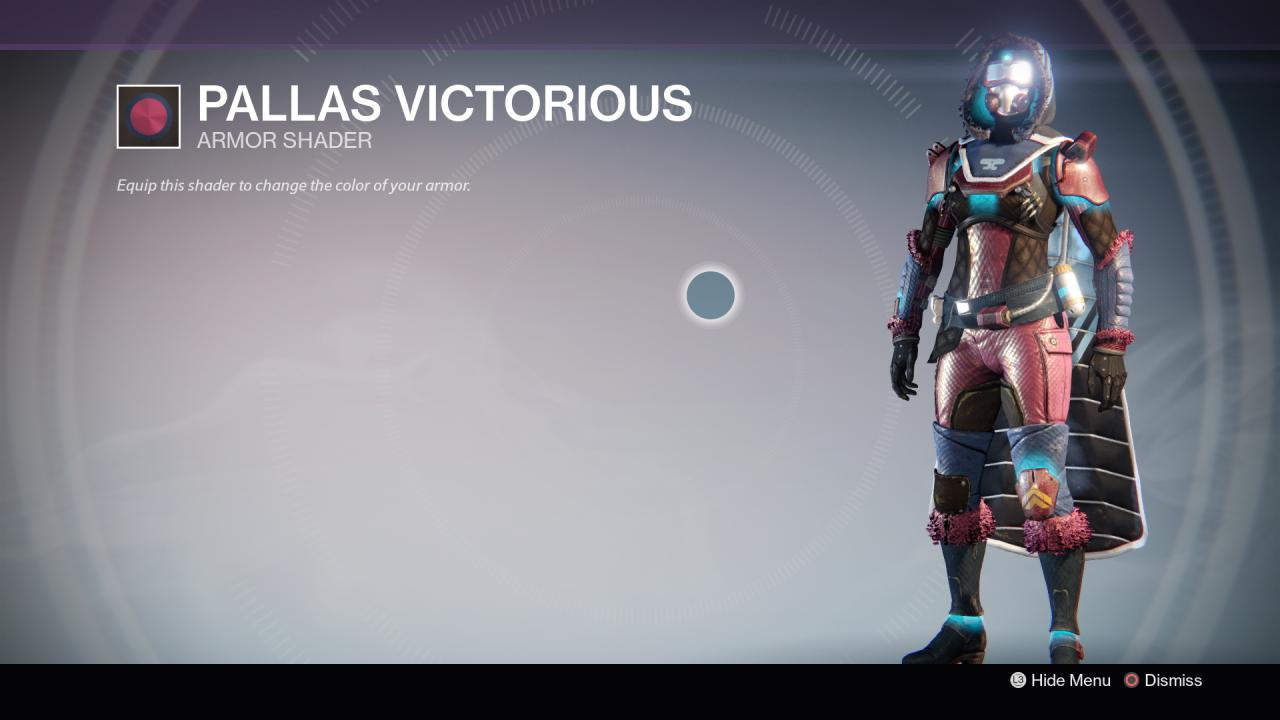The image size is (1280, 720).
Task: Select the Guardian's black gauntlet glove
Action: coord(905,365)
